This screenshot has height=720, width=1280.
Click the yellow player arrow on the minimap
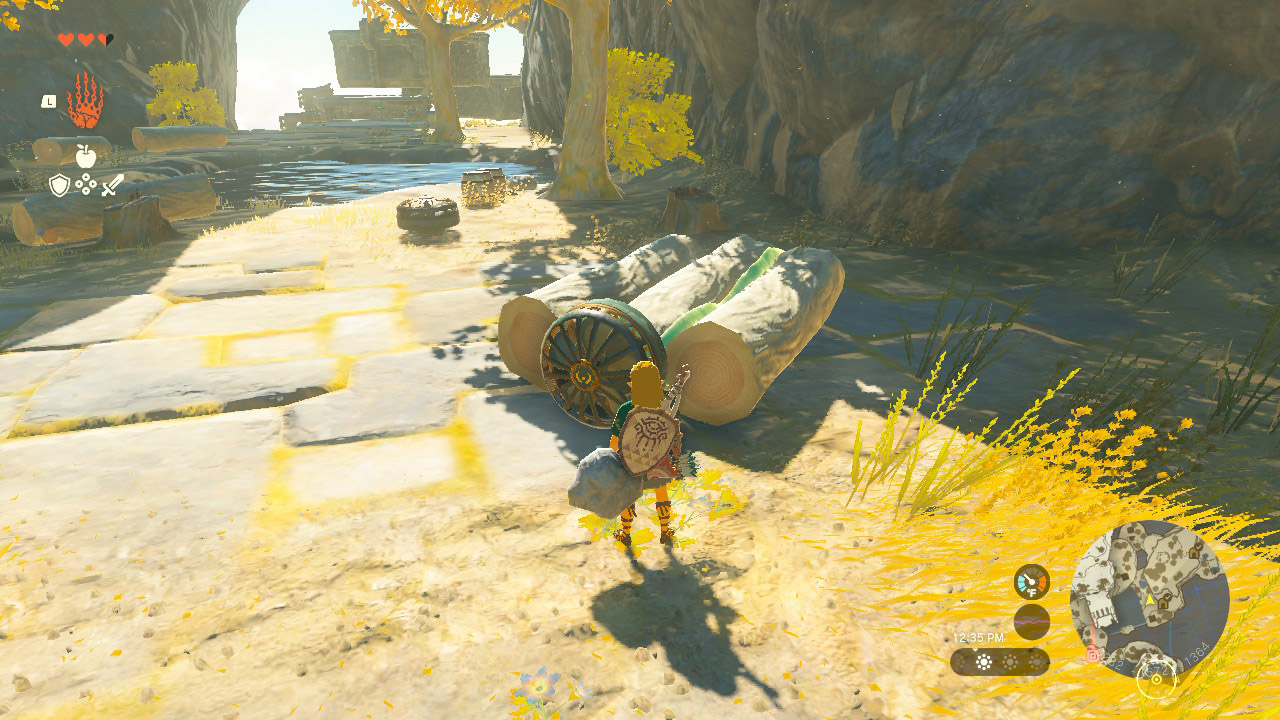(x=1150, y=600)
